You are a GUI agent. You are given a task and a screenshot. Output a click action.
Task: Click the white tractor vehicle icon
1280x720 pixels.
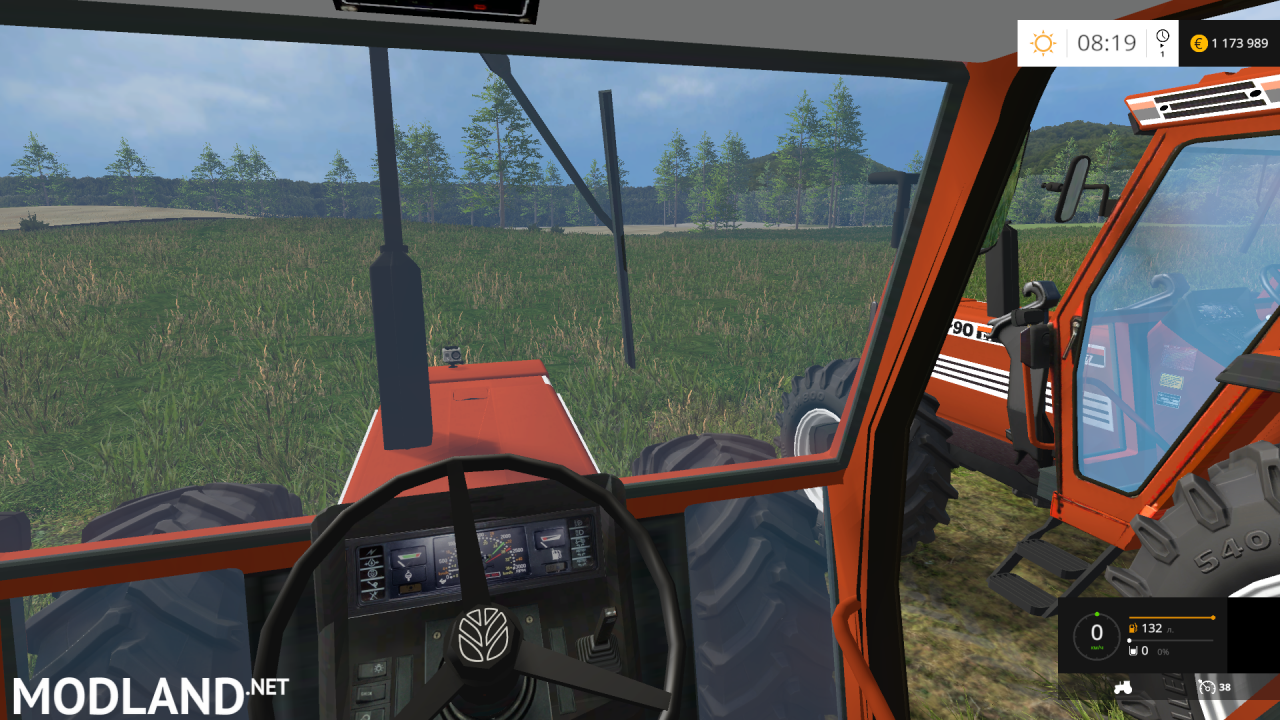pos(1124,688)
